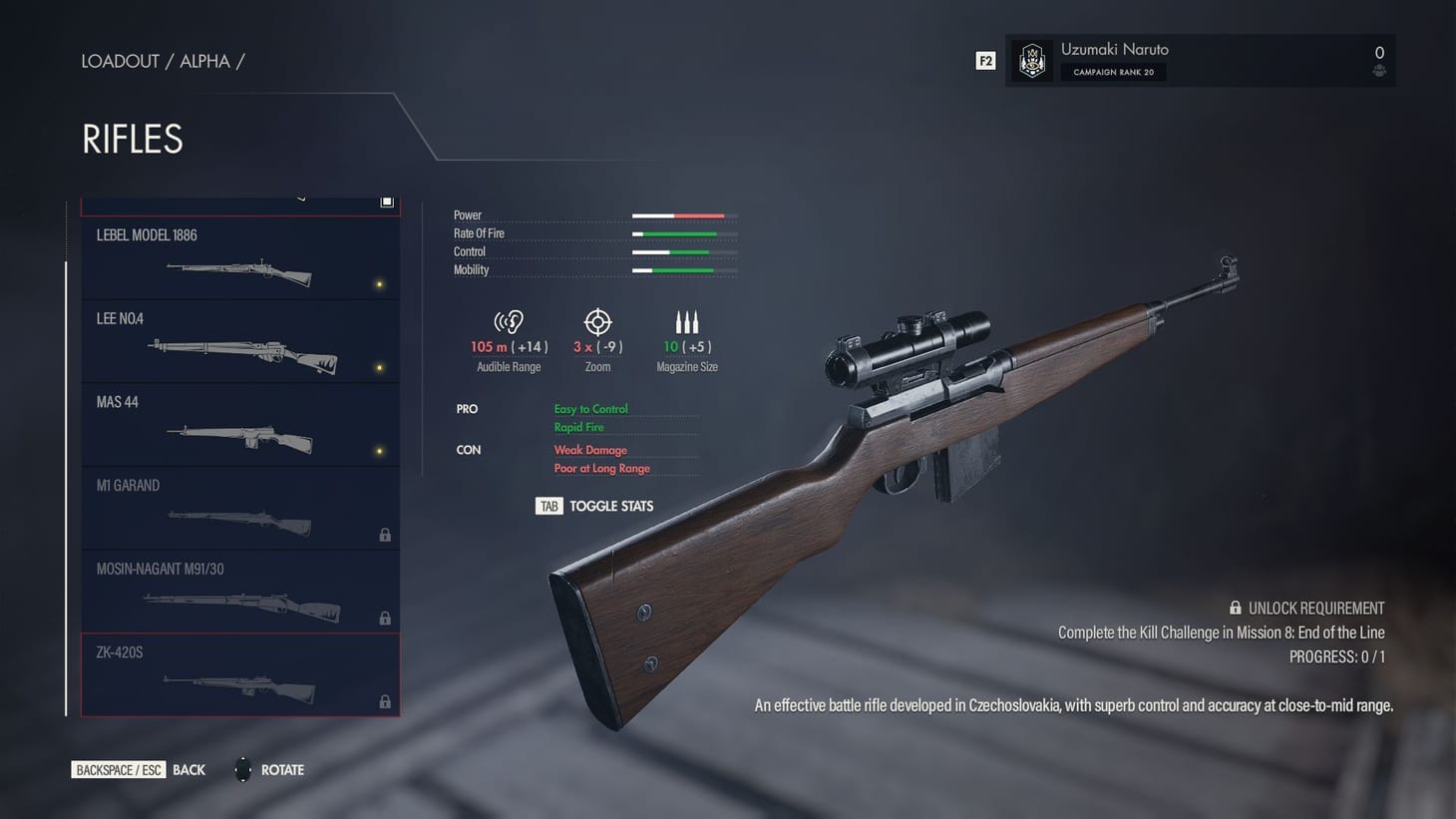Viewport: 1456px width, 819px height.
Task: Open LOADOUT in the breadcrumb path
Action: click(120, 61)
